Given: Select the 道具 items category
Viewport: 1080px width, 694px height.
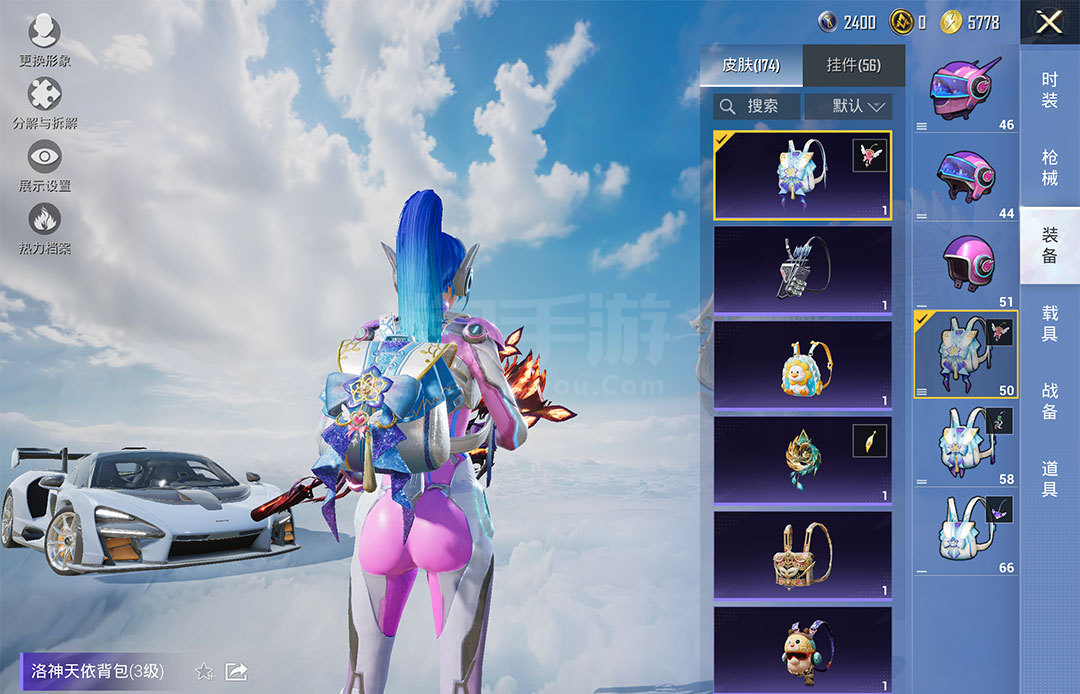Looking at the screenshot, I should coord(1049,478).
